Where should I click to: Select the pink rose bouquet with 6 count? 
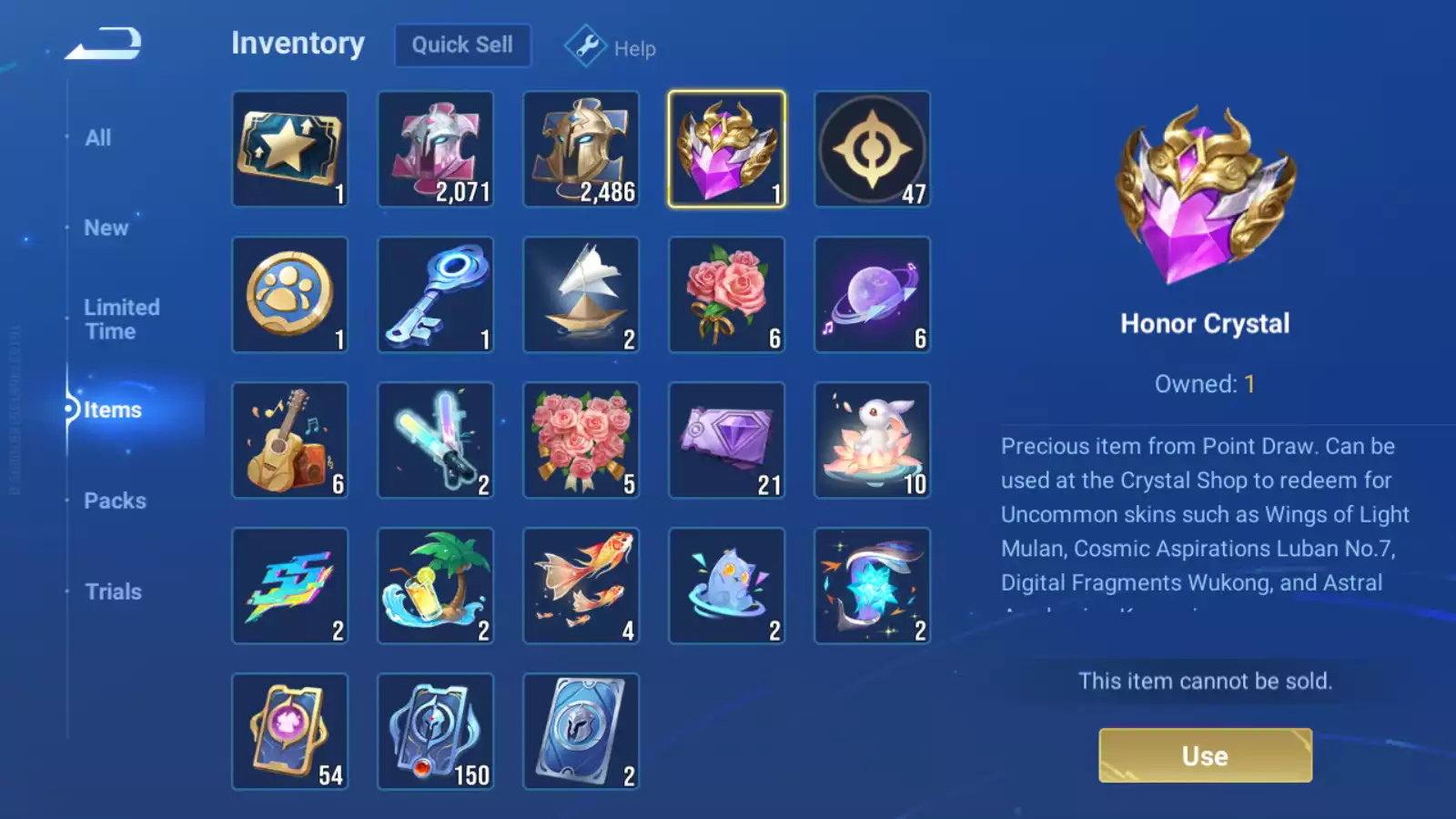[727, 294]
